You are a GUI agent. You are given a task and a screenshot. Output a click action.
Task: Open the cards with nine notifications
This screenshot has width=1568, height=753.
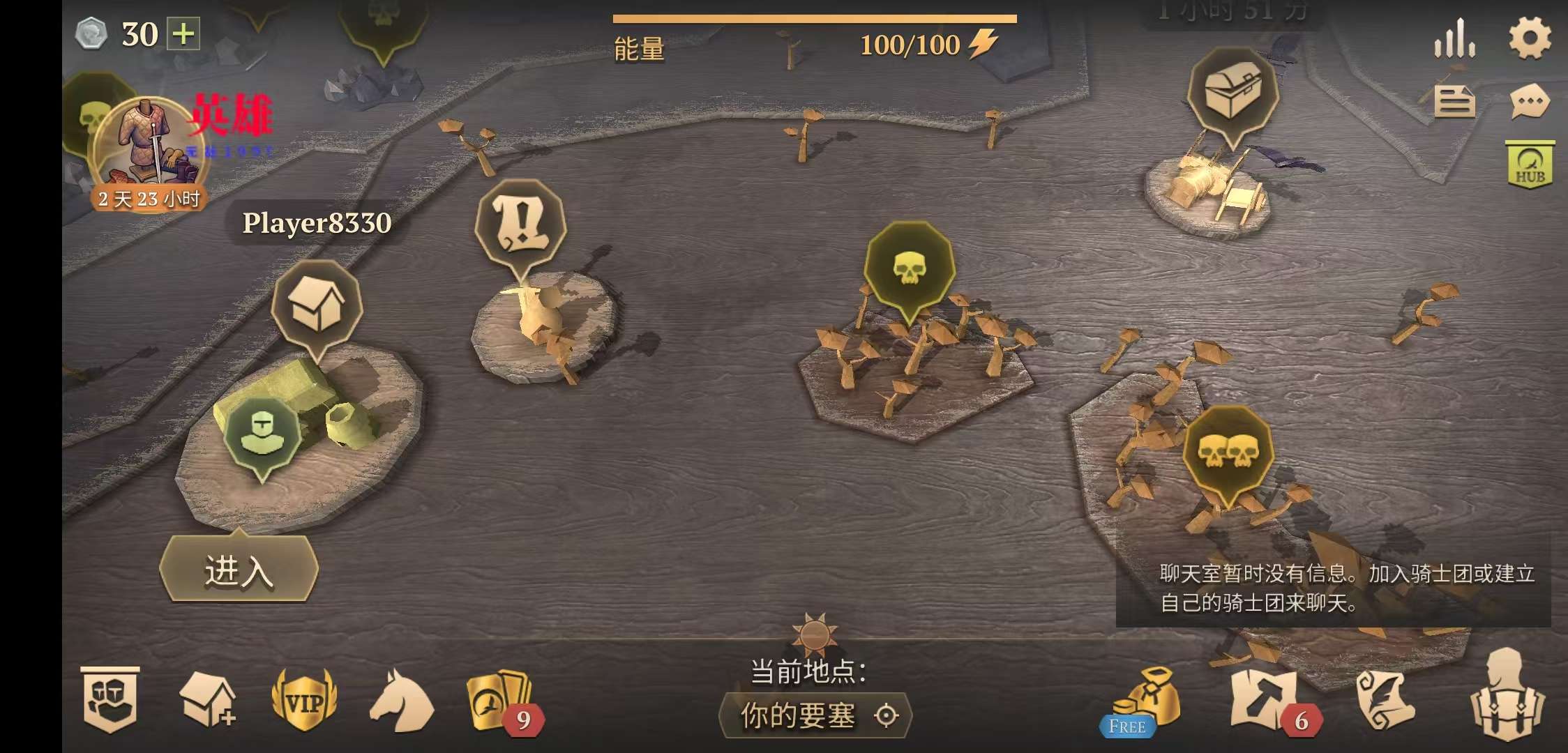[x=498, y=701]
